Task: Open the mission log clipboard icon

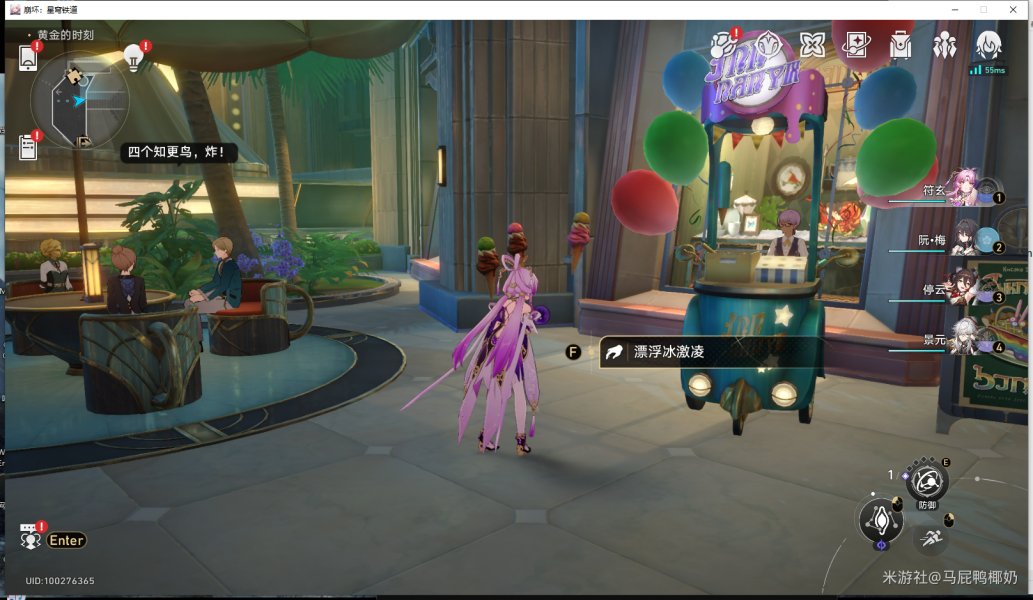Action: click(28, 148)
